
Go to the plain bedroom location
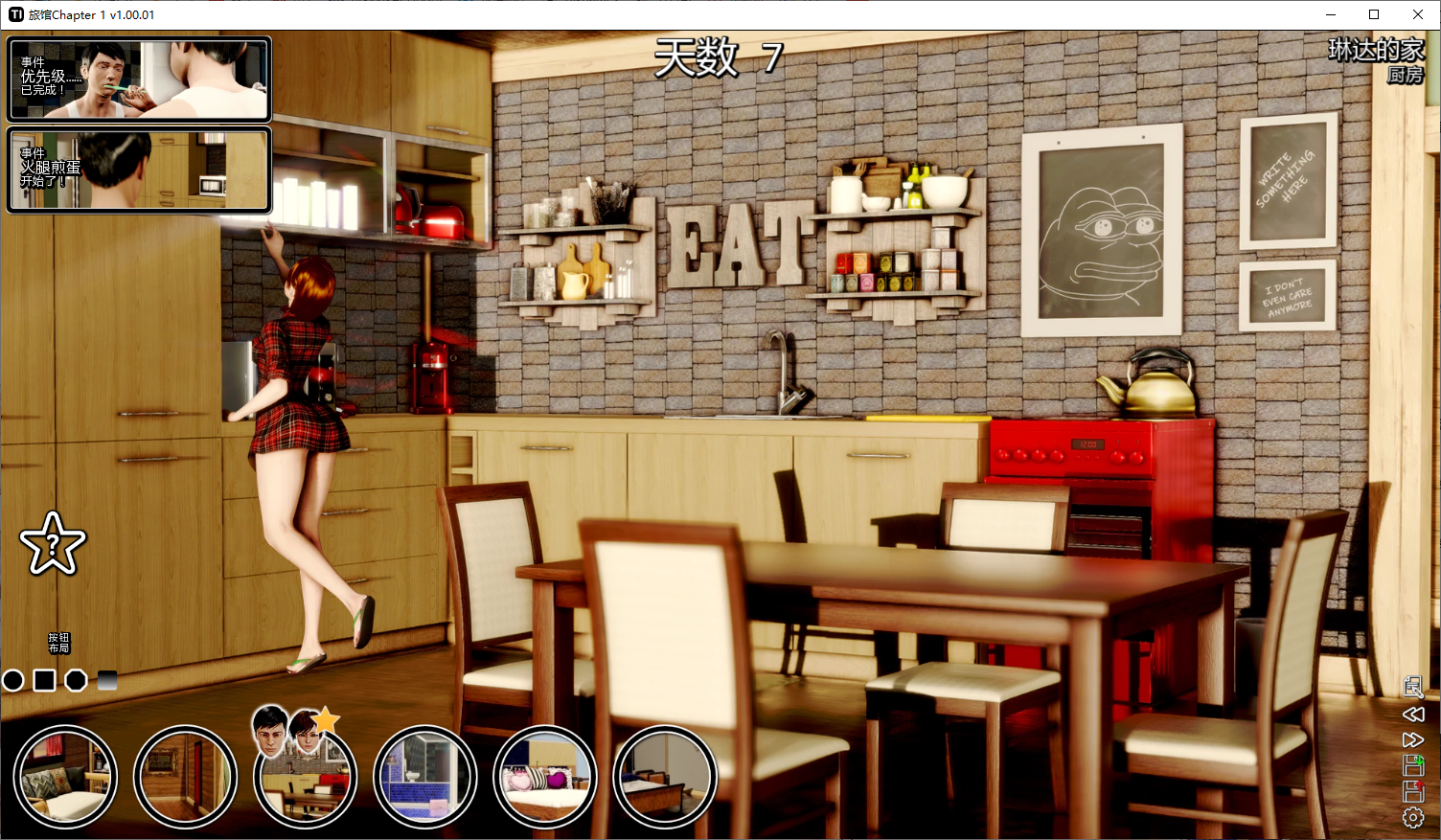pos(664,777)
